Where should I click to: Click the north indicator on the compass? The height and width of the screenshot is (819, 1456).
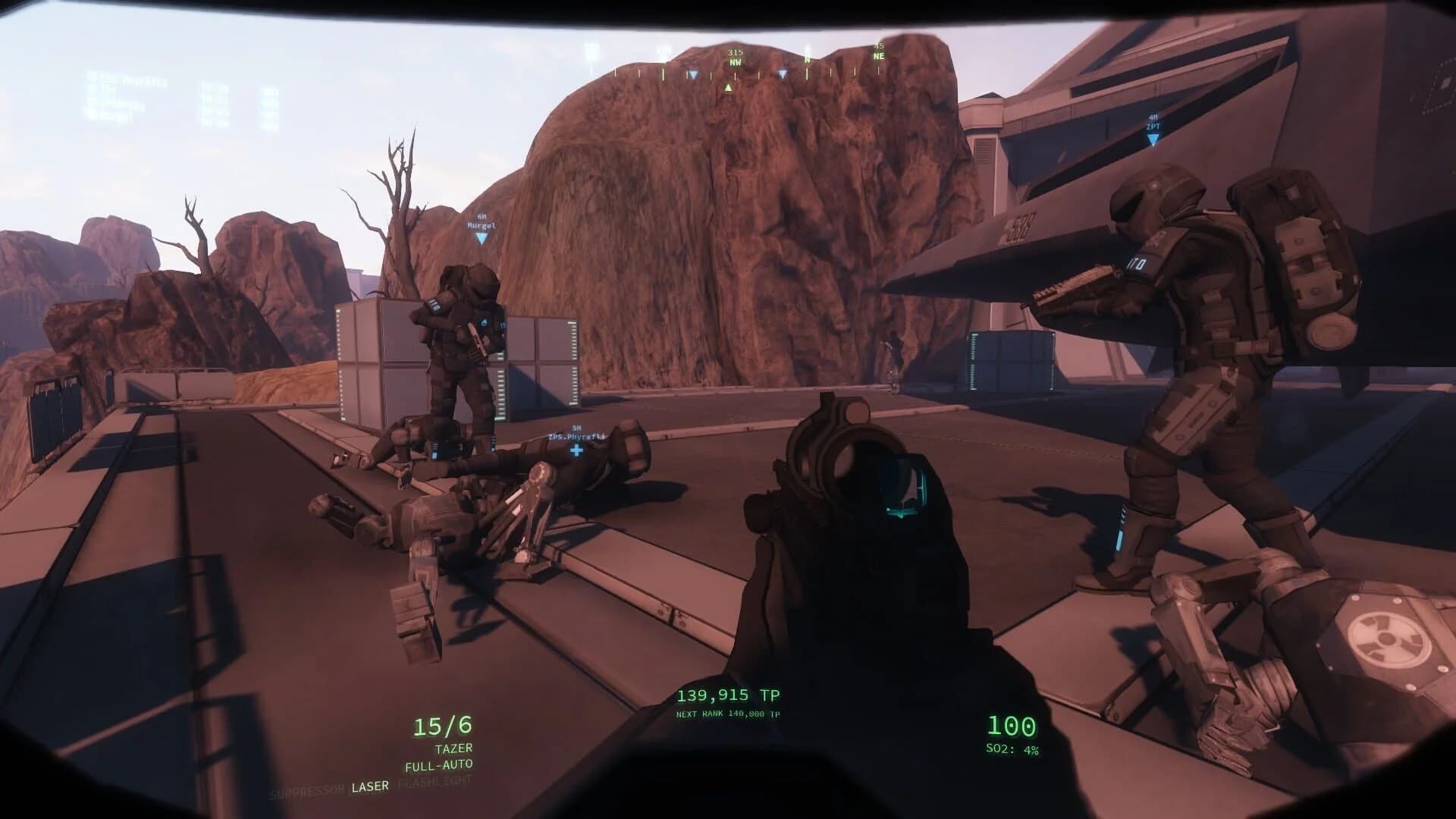(x=806, y=57)
